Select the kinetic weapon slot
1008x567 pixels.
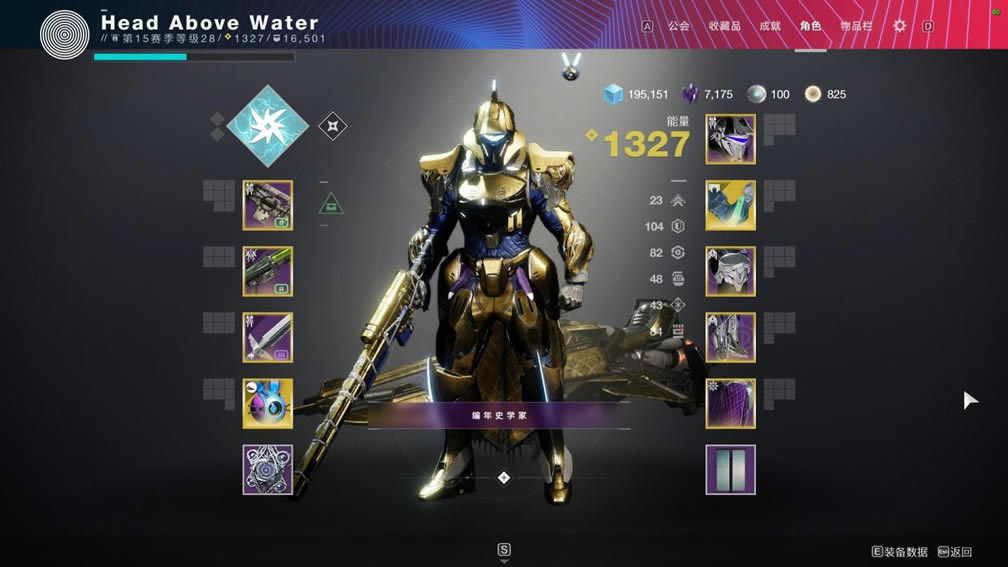point(268,205)
